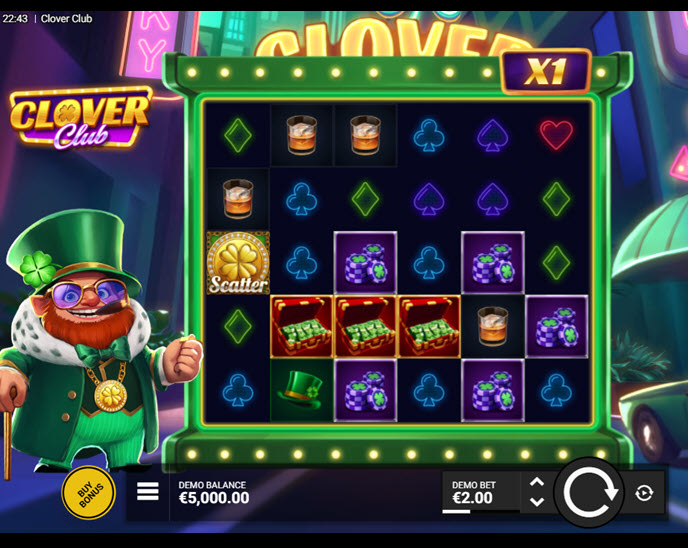Open the Buy Bonus feature
This screenshot has width=688, height=548.
pos(88,493)
